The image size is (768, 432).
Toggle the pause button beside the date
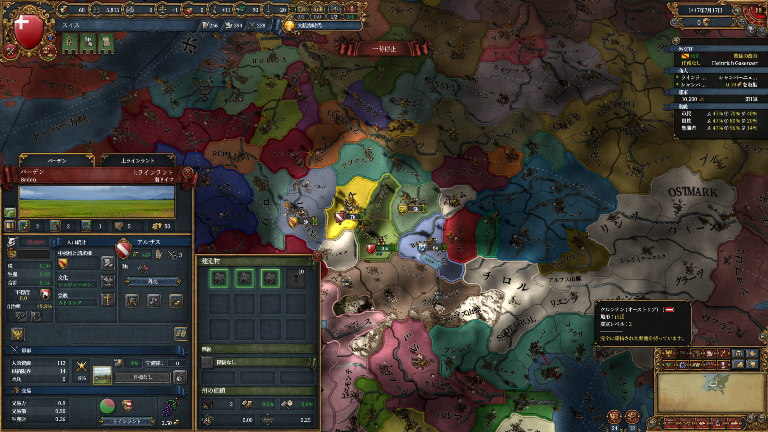(757, 9)
